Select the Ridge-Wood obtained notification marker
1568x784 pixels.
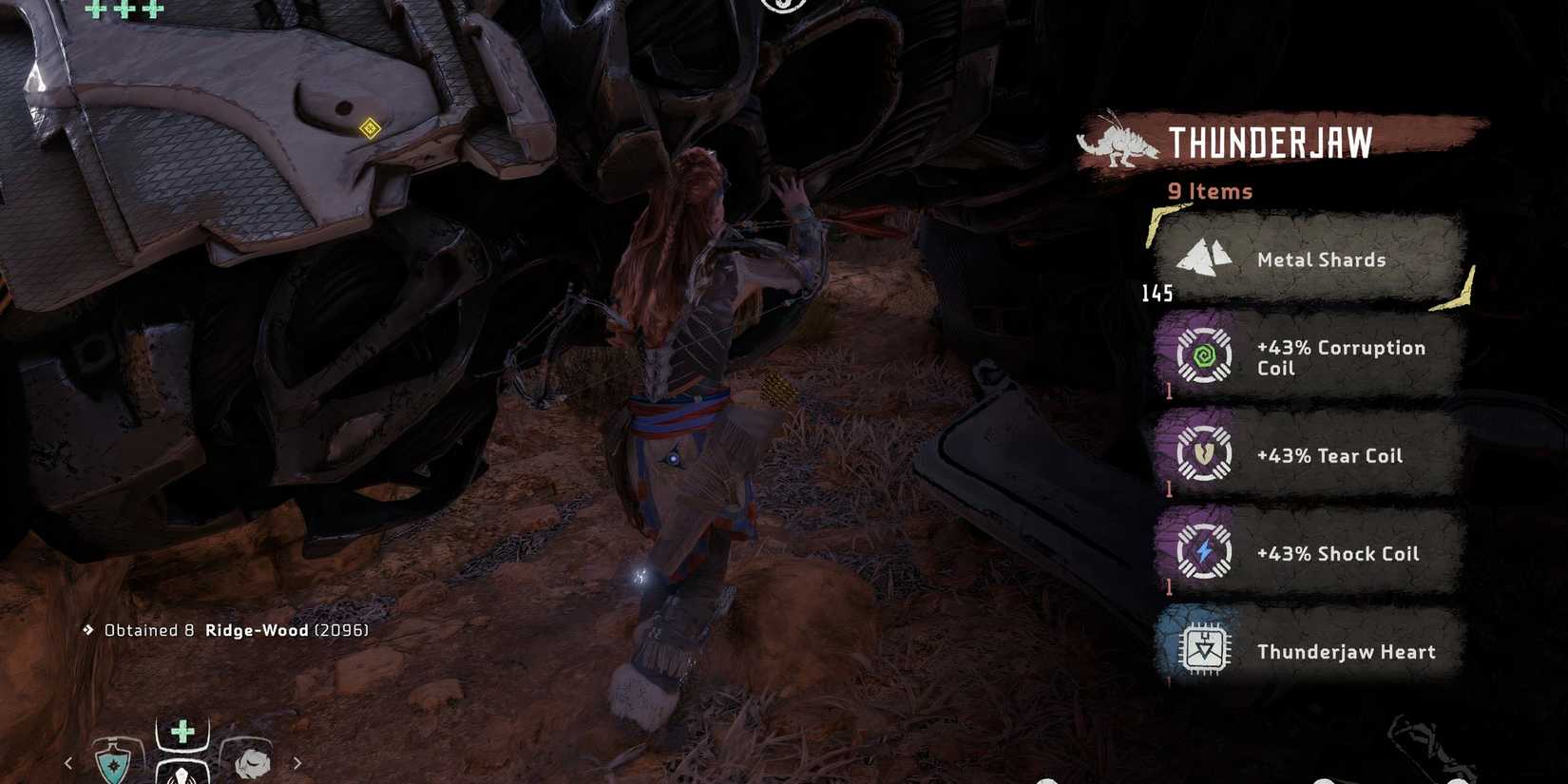tap(86, 629)
